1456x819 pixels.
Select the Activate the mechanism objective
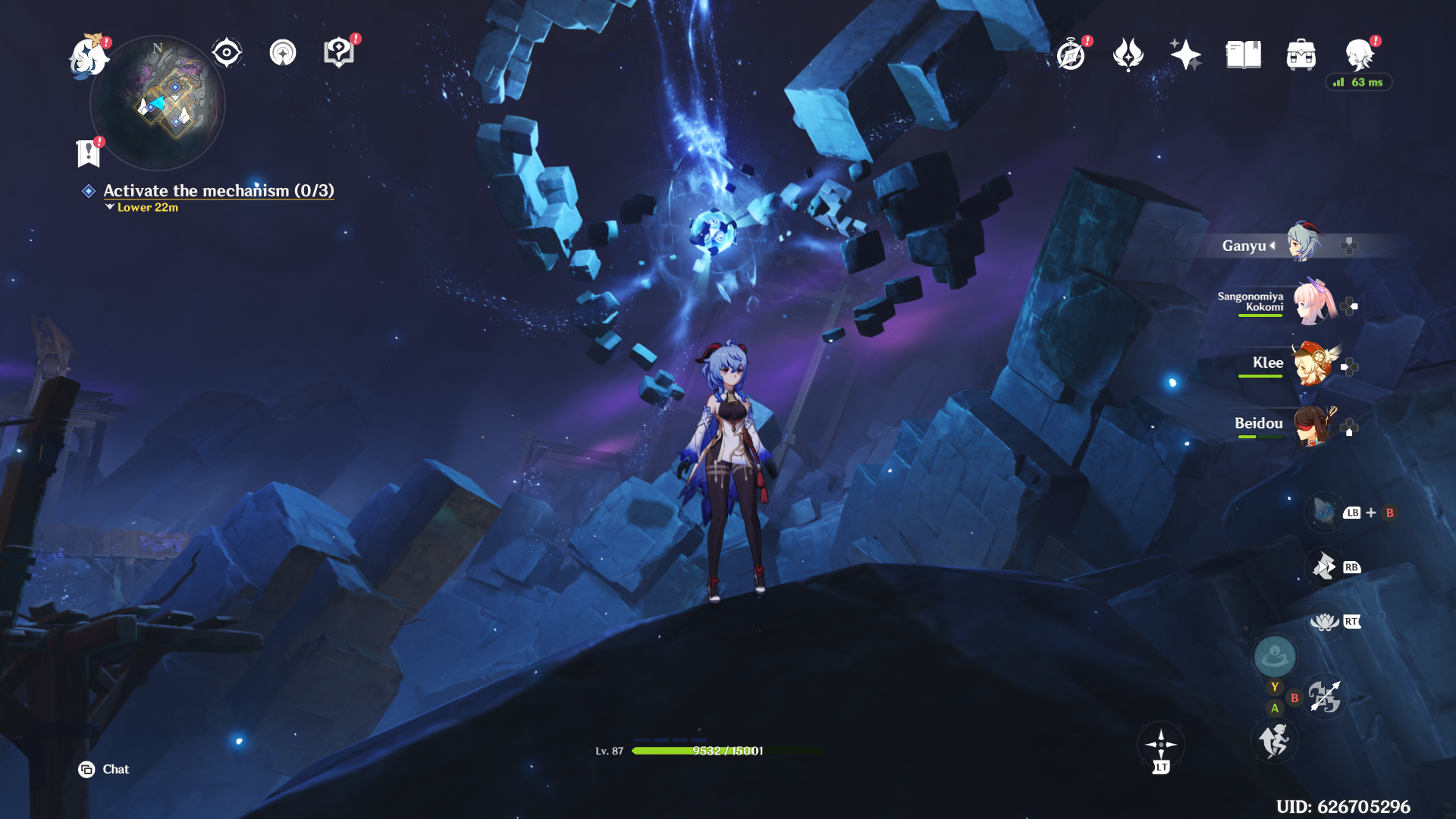point(218,191)
